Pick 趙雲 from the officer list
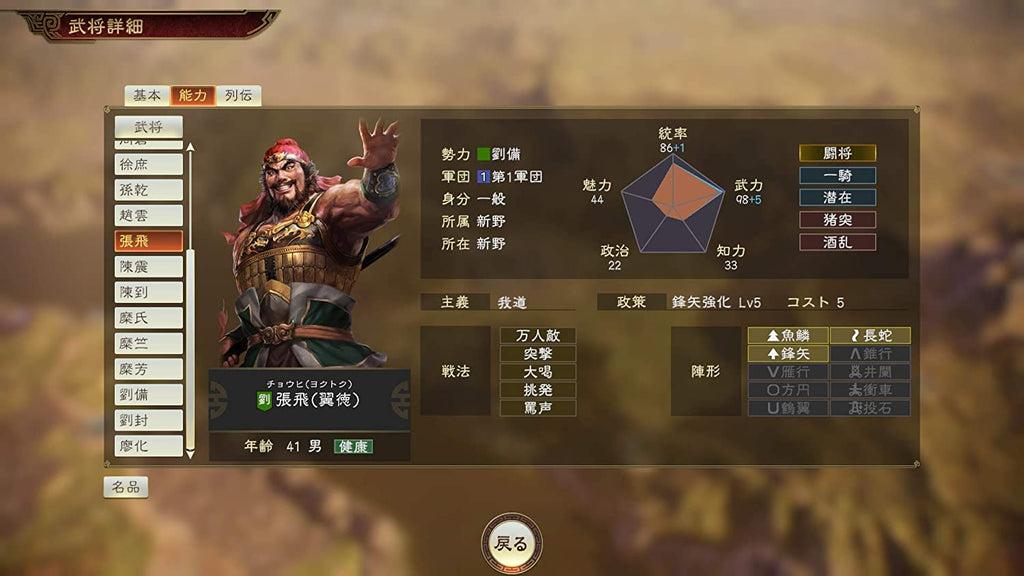 click(x=148, y=215)
